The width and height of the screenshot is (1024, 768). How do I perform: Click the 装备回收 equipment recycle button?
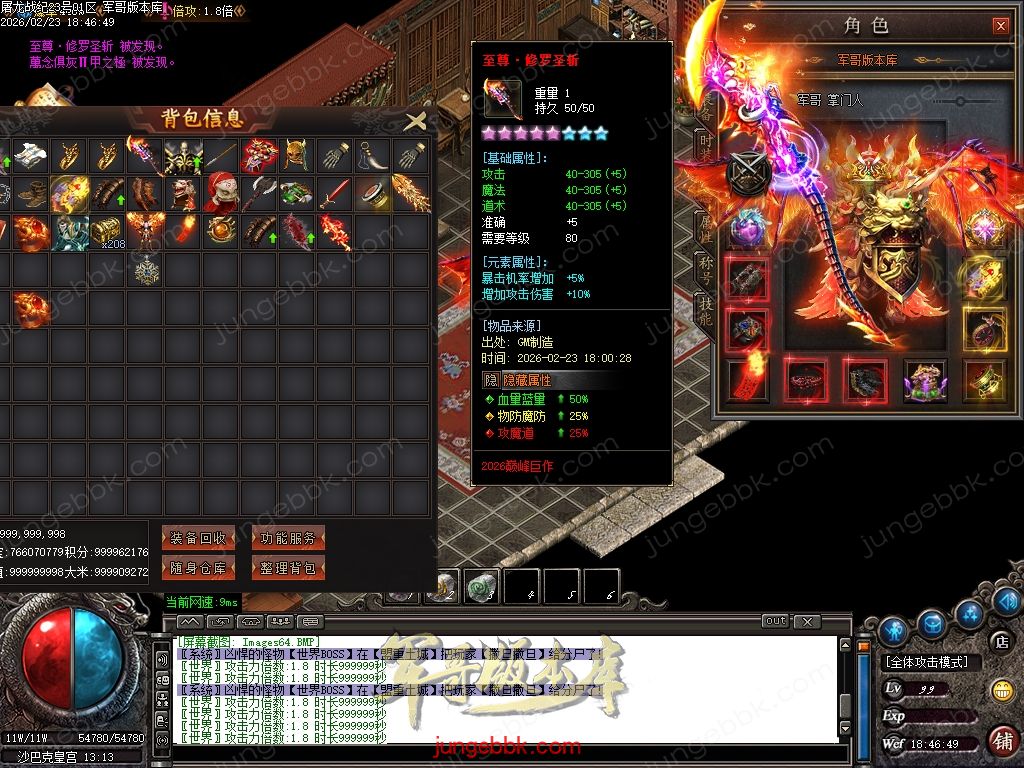pyautogui.click(x=198, y=538)
